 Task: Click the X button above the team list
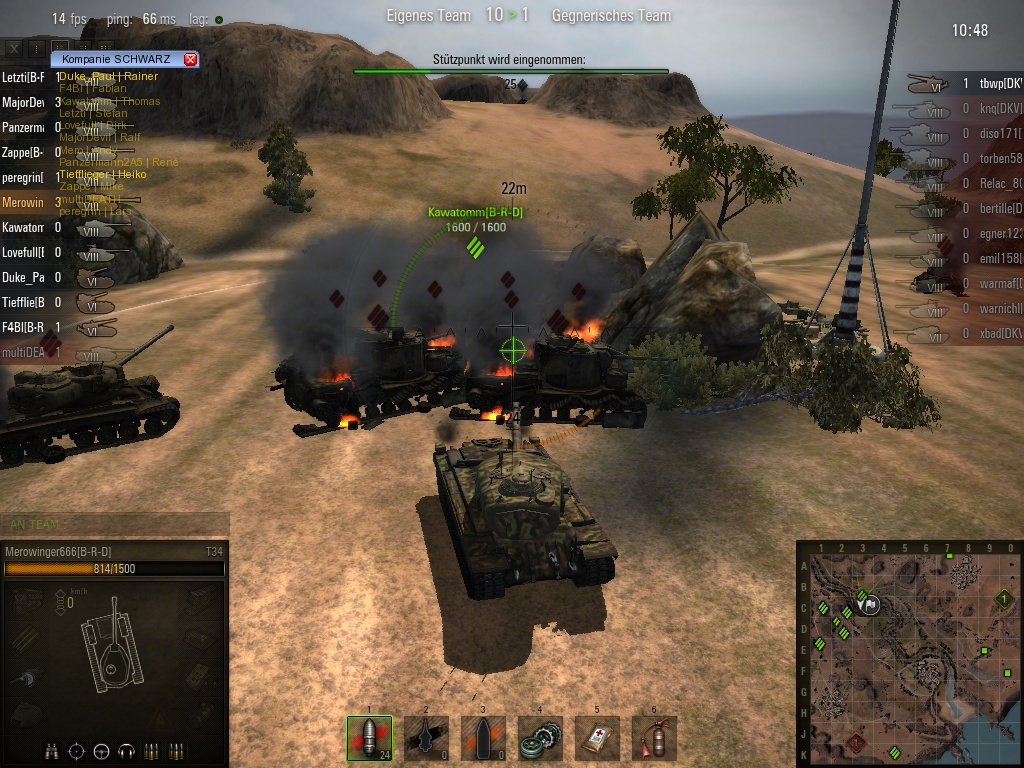(14, 47)
